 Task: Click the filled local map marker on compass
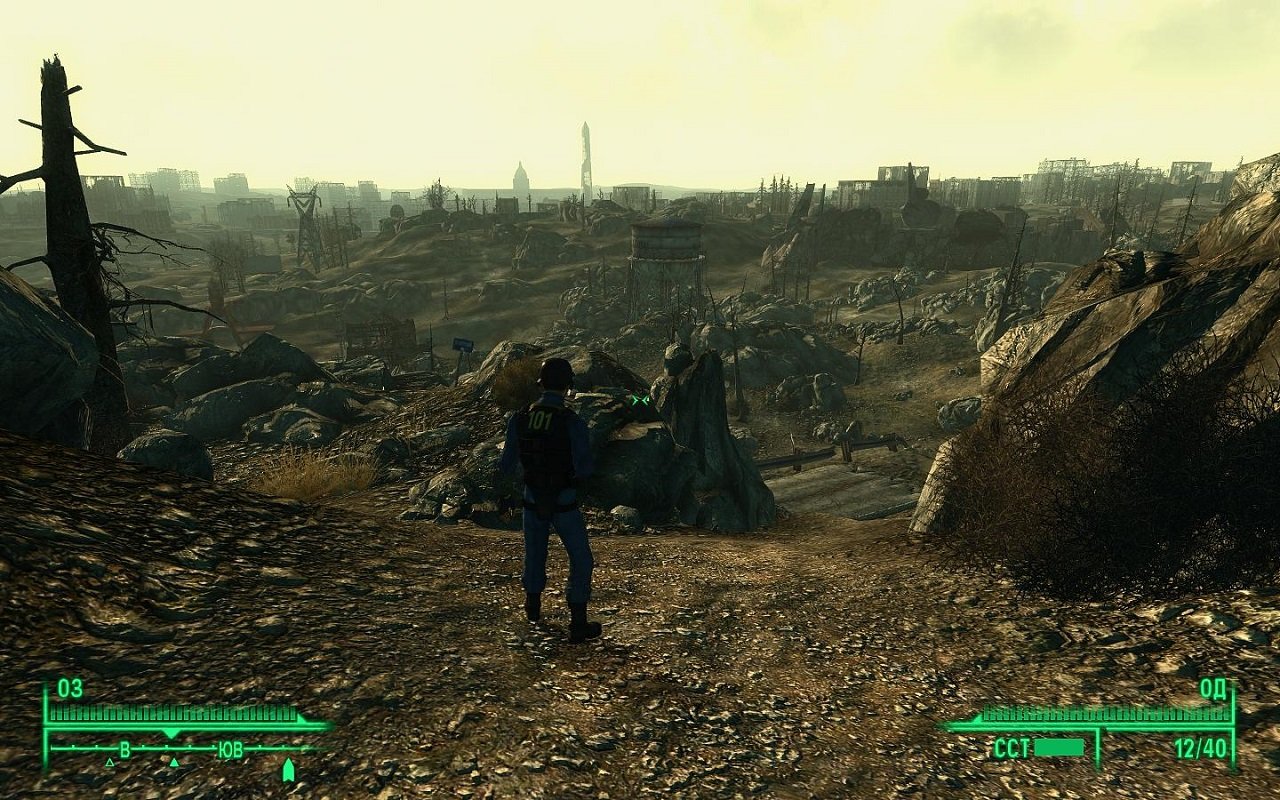(x=174, y=763)
